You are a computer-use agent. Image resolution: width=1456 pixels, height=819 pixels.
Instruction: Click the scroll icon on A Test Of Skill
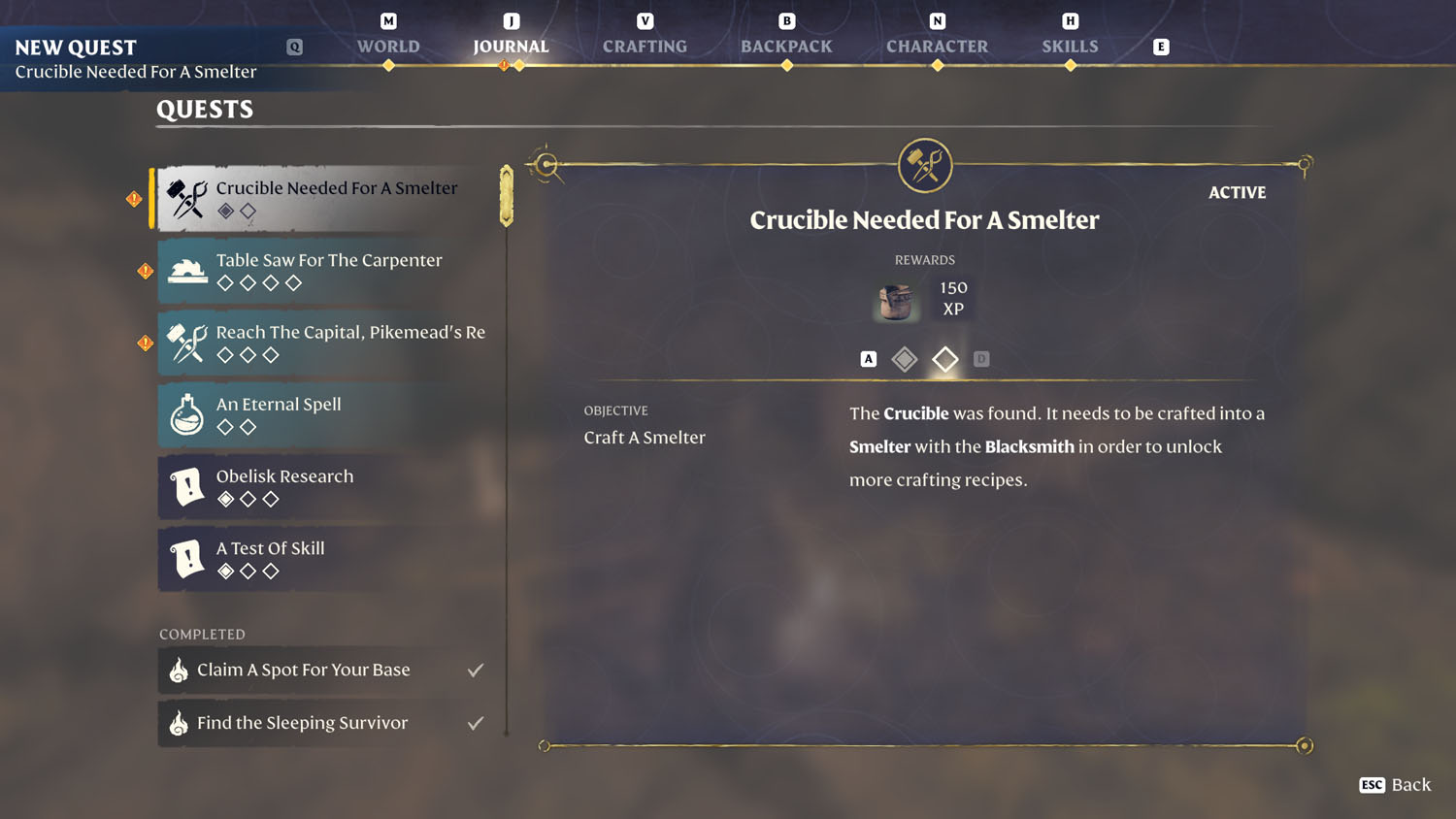pyautogui.click(x=185, y=558)
